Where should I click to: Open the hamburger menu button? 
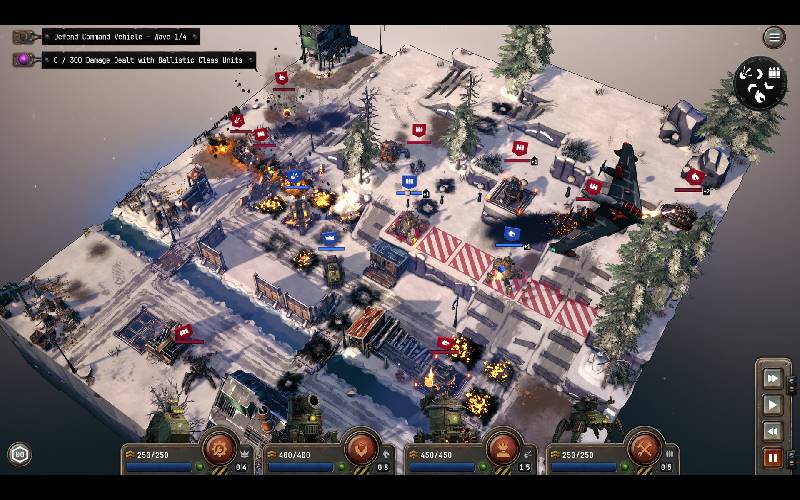point(774,38)
